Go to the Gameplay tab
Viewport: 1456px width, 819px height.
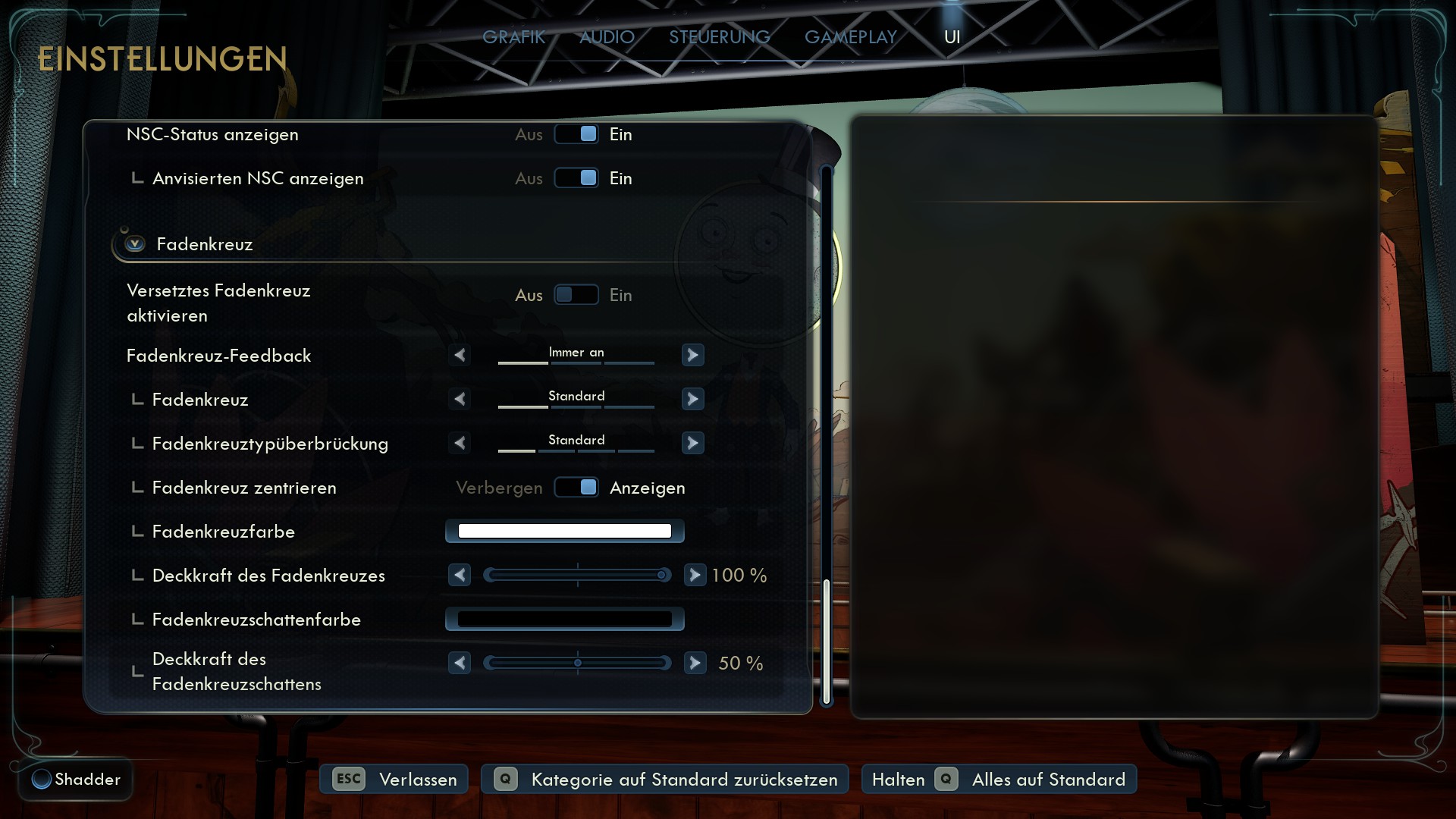850,37
